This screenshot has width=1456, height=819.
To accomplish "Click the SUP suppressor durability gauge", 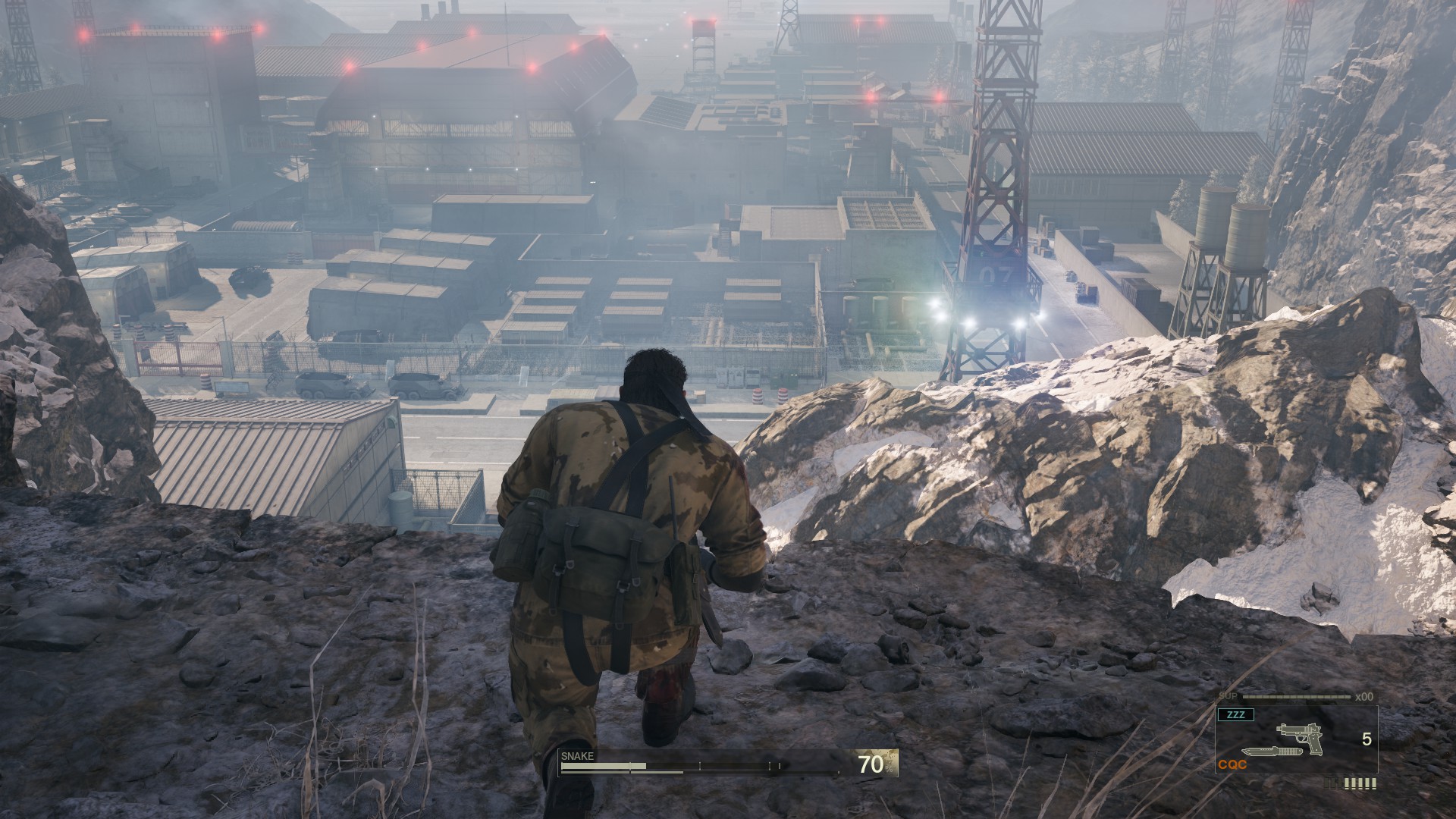I will (x=1296, y=696).
